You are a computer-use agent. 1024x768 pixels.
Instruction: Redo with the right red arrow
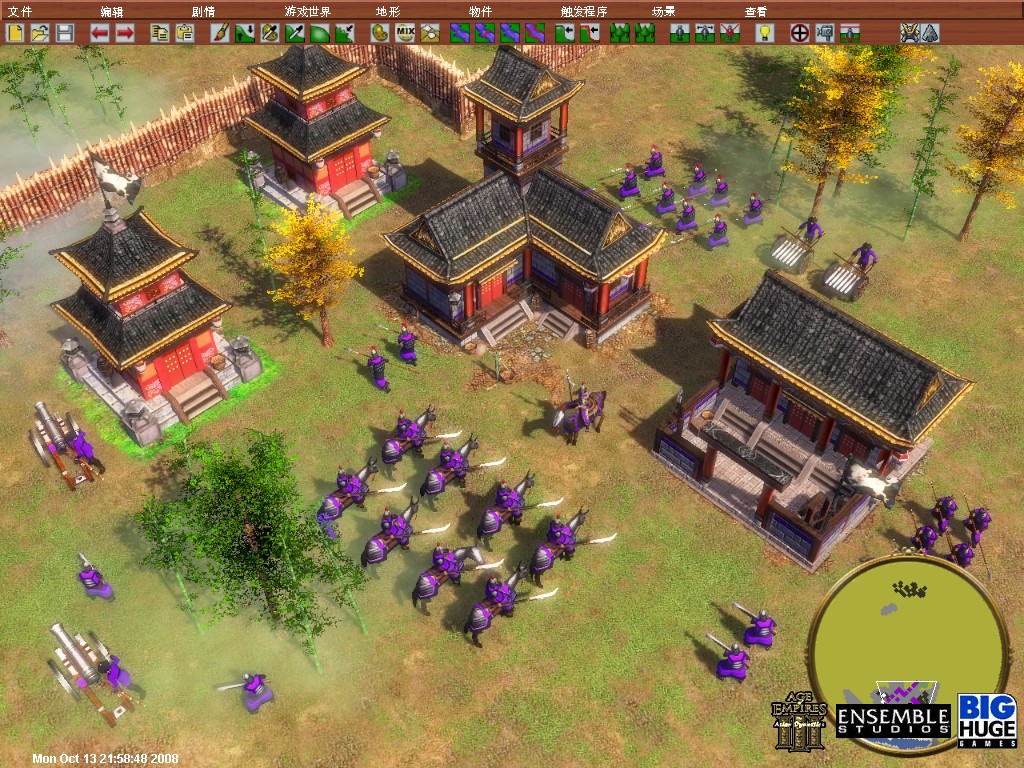pyautogui.click(x=125, y=33)
